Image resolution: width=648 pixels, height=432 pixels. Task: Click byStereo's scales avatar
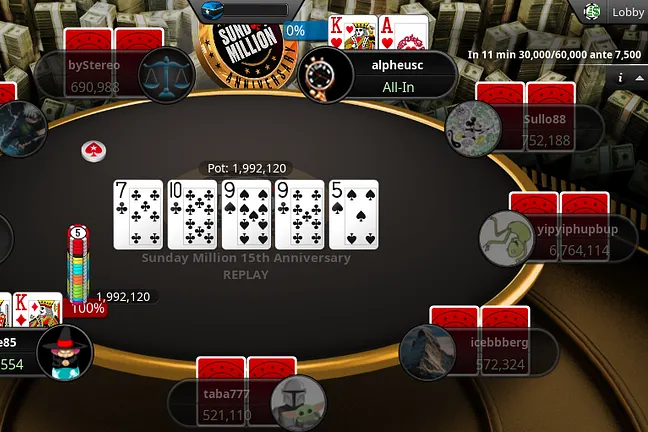click(165, 75)
